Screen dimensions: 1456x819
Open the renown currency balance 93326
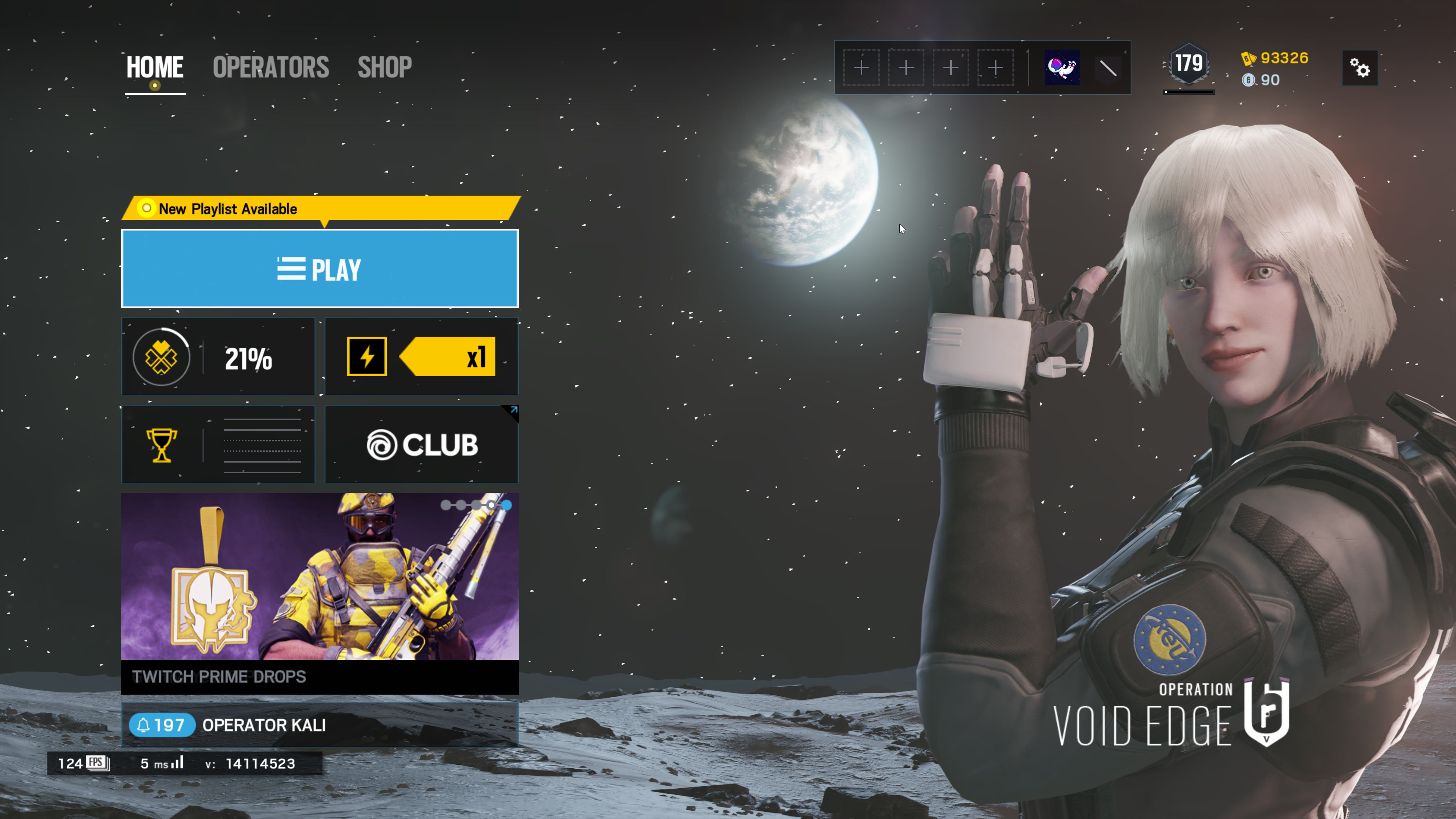[x=1275, y=58]
